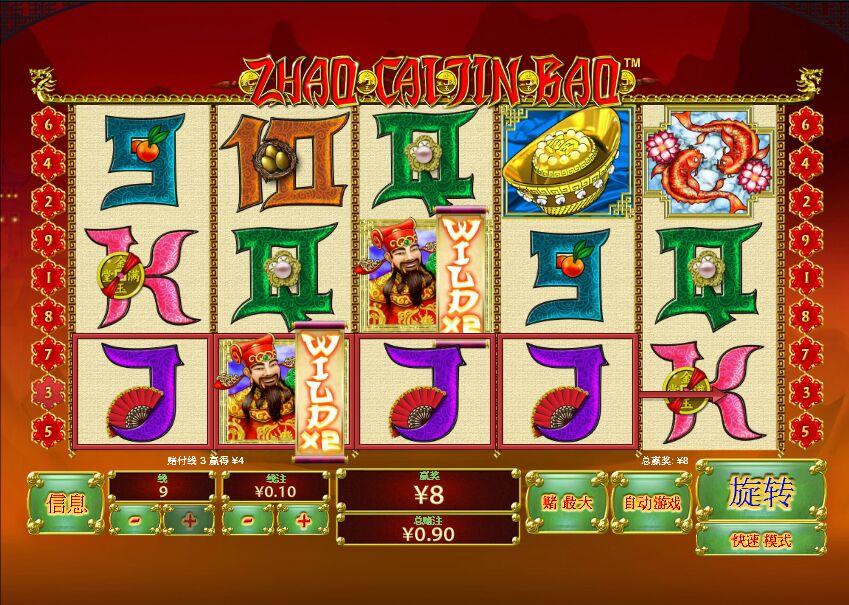This screenshot has width=849, height=605.
Task: Lower the ¥0.10 line bet
Action: tap(247, 519)
